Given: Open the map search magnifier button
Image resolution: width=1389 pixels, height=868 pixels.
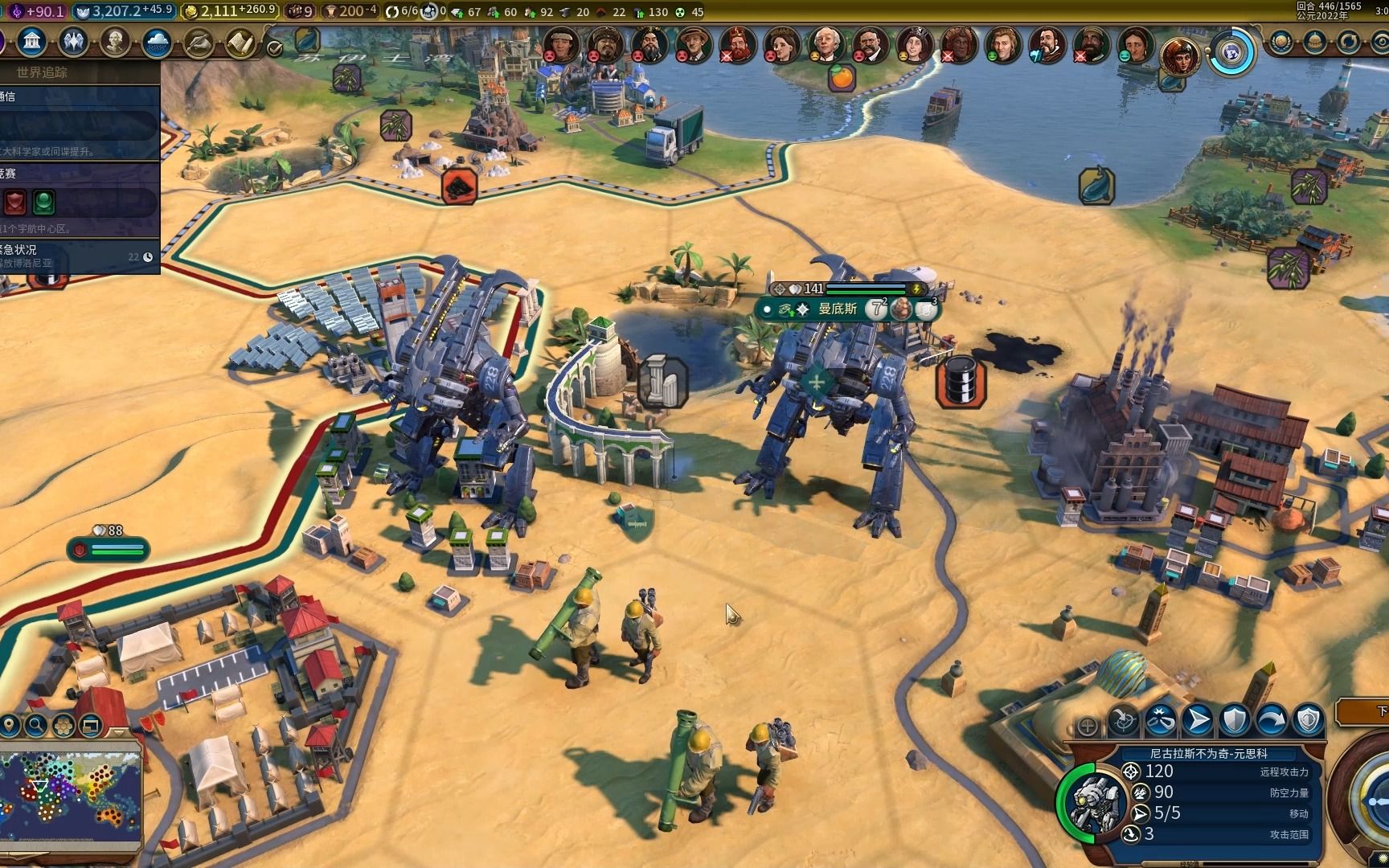Looking at the screenshot, I should pyautogui.click(x=35, y=726).
